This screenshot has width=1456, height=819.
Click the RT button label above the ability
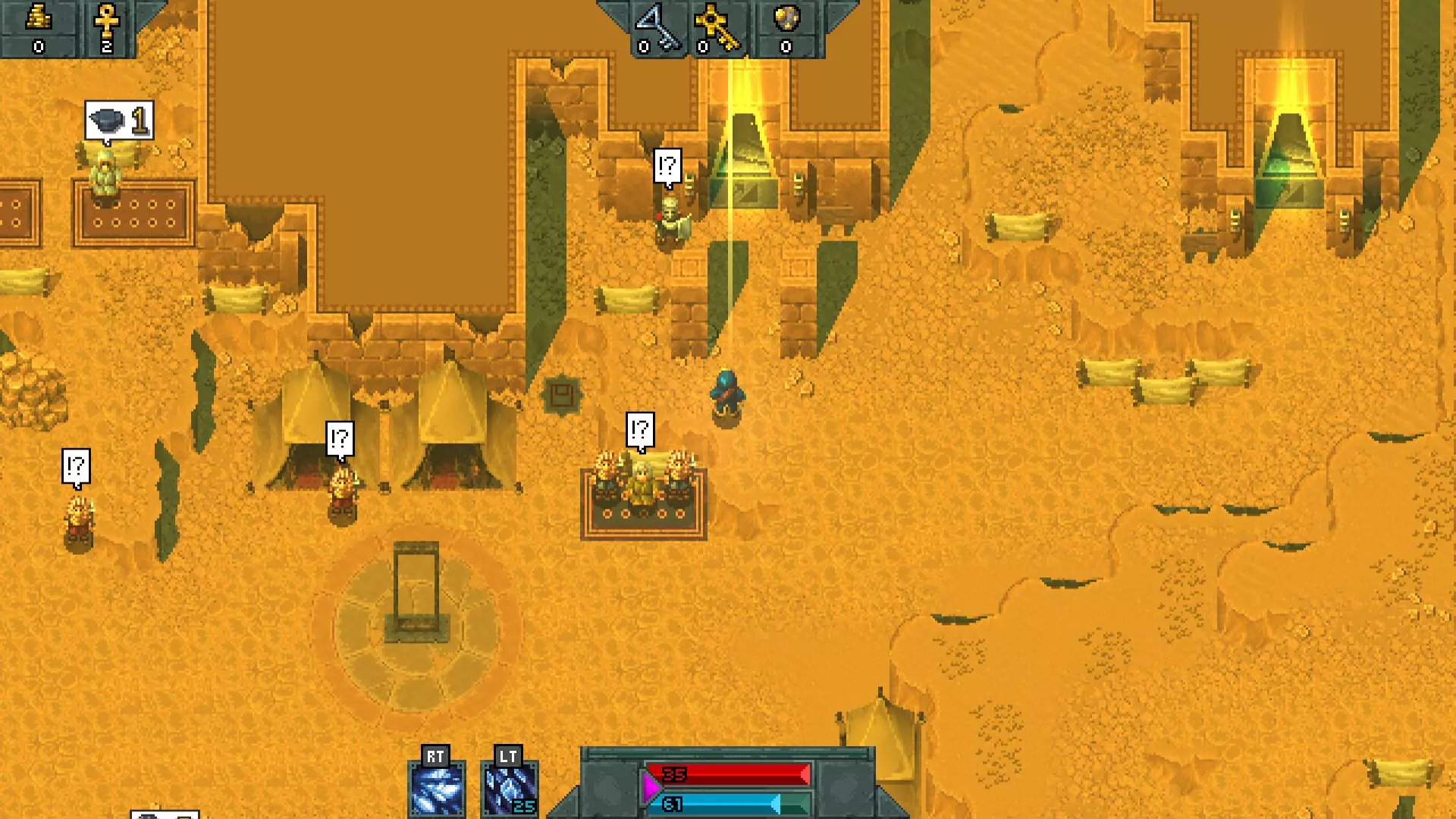436,756
